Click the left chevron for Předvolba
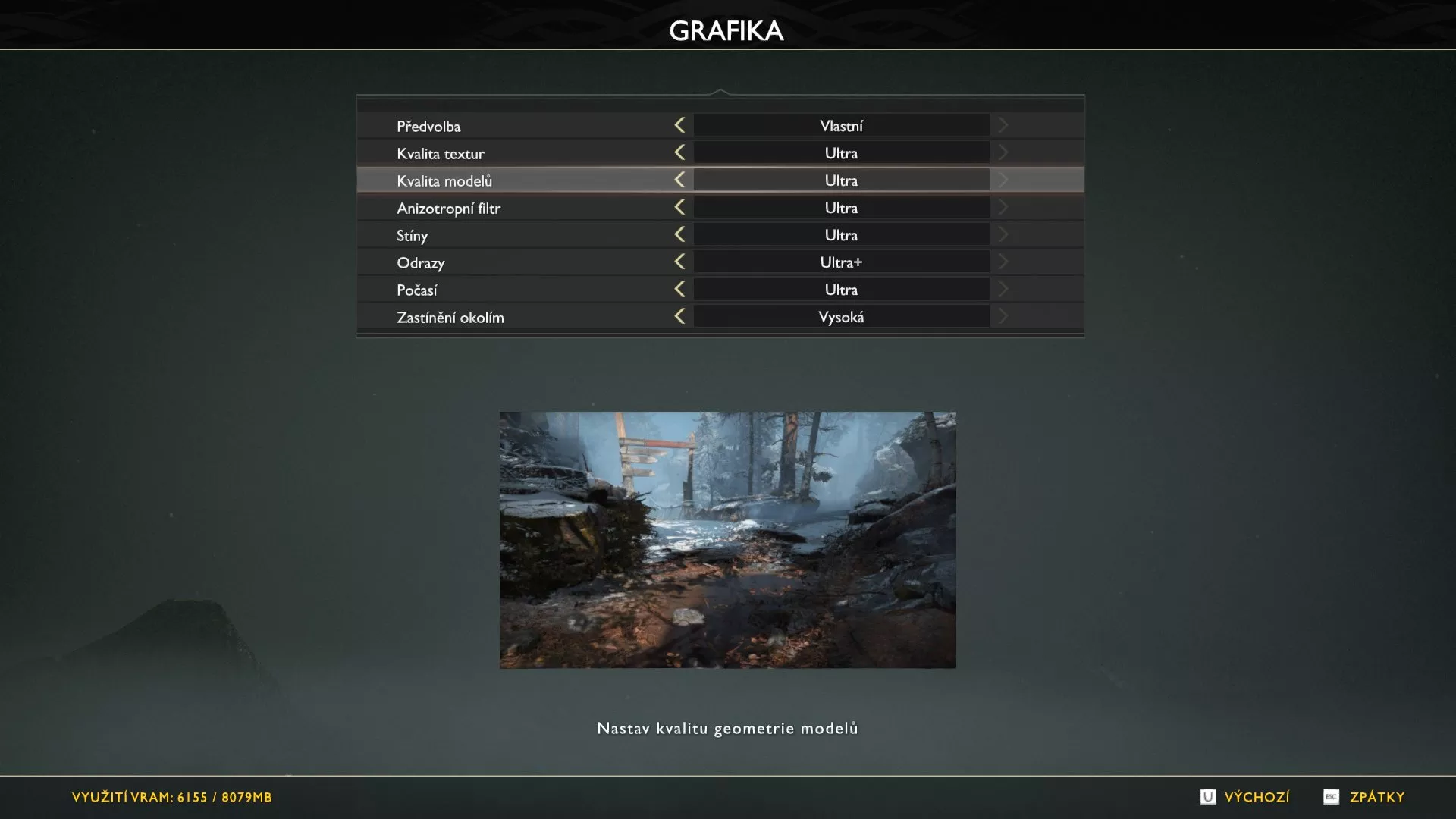This screenshot has width=1456, height=819. click(x=679, y=125)
